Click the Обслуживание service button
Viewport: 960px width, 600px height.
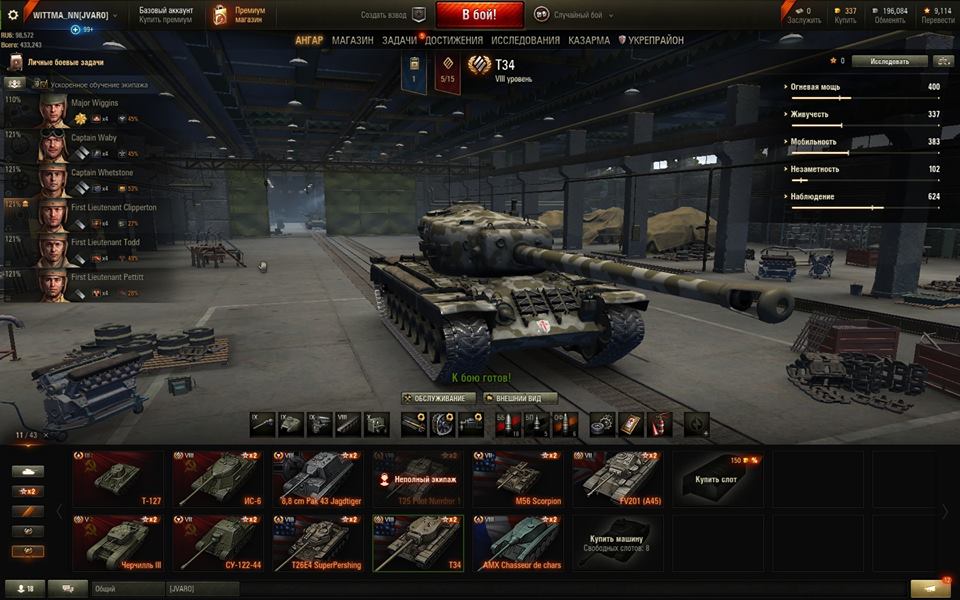438,398
